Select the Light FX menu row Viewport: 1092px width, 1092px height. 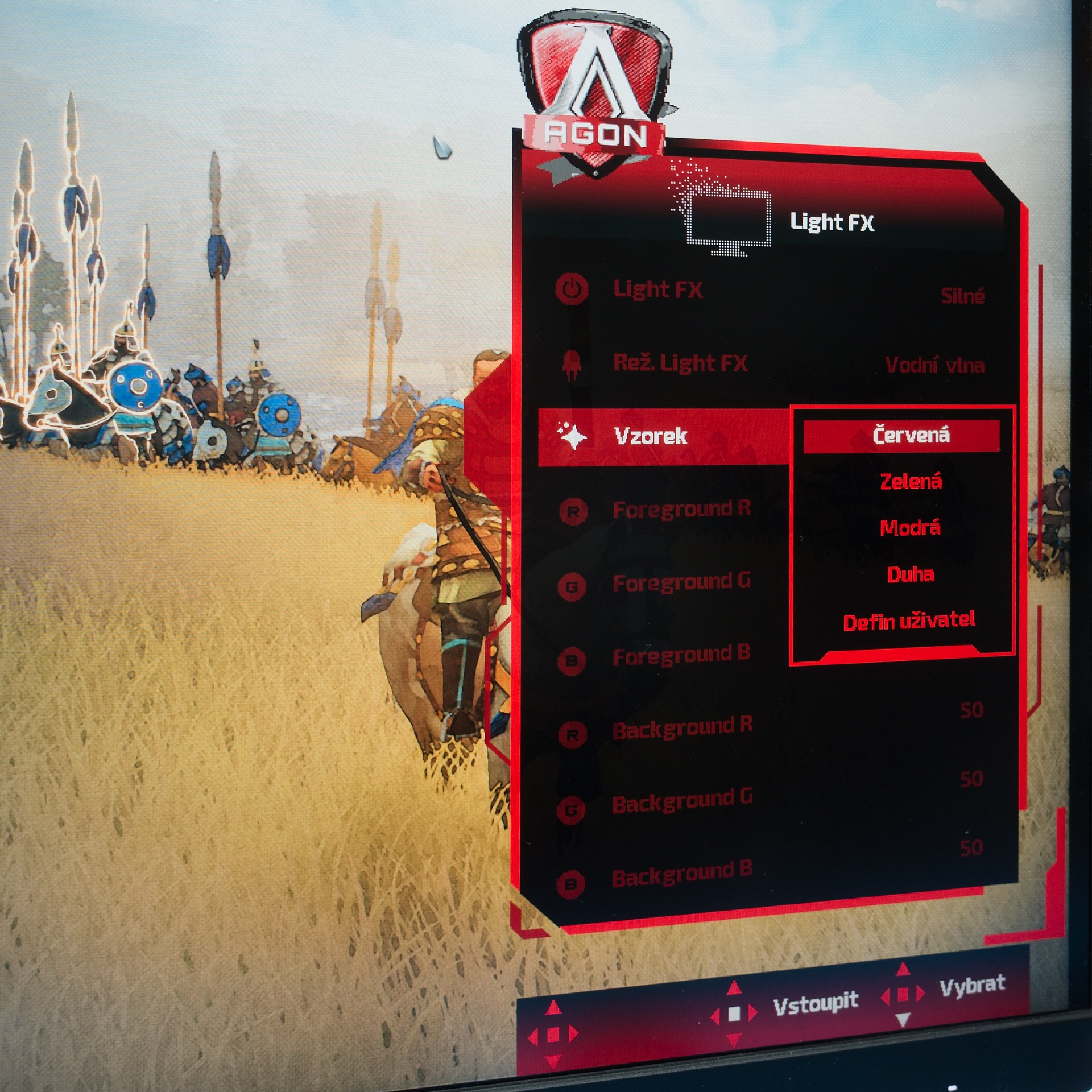click(657, 289)
